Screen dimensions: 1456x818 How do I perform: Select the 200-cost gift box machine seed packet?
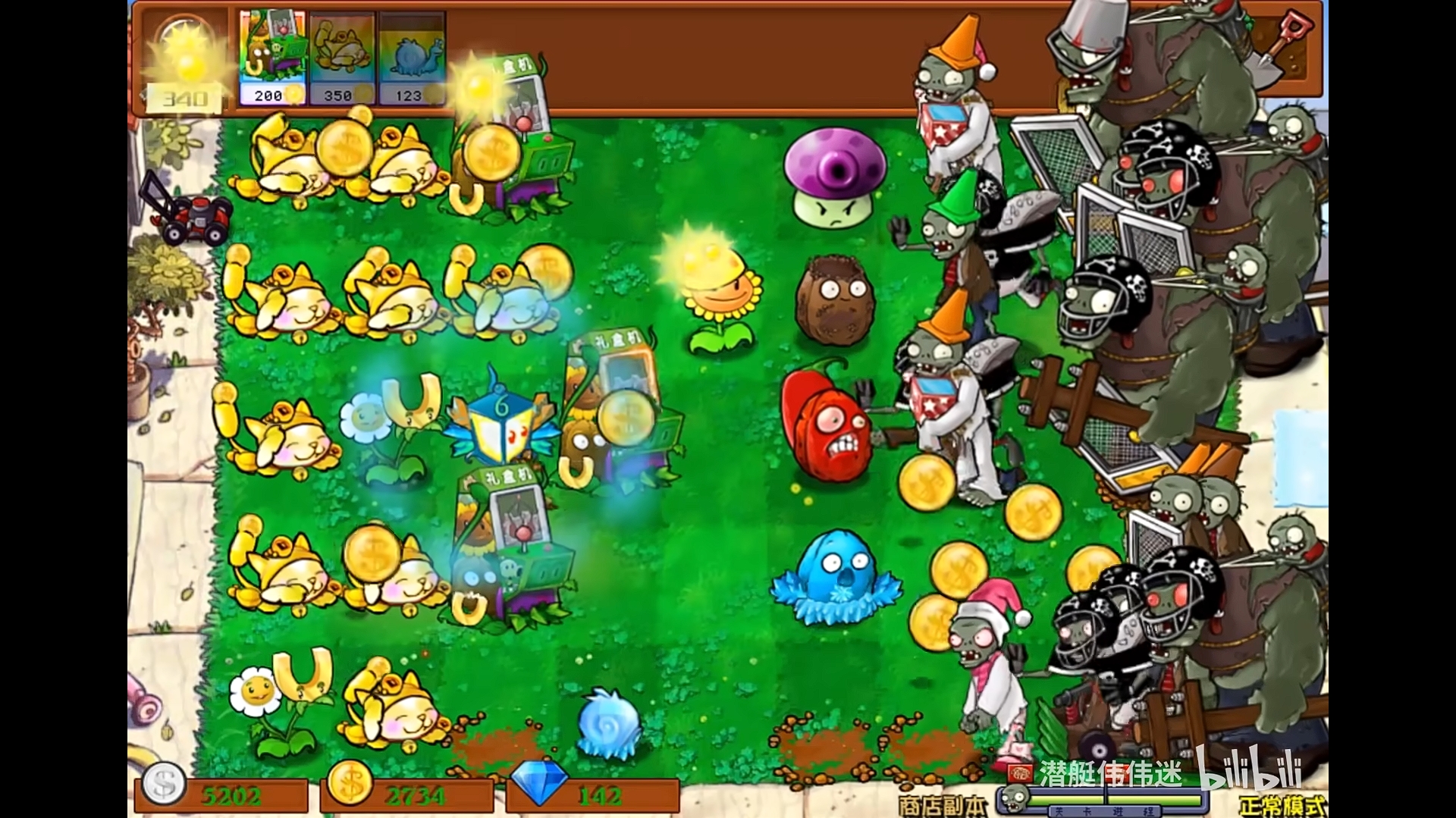point(271,53)
